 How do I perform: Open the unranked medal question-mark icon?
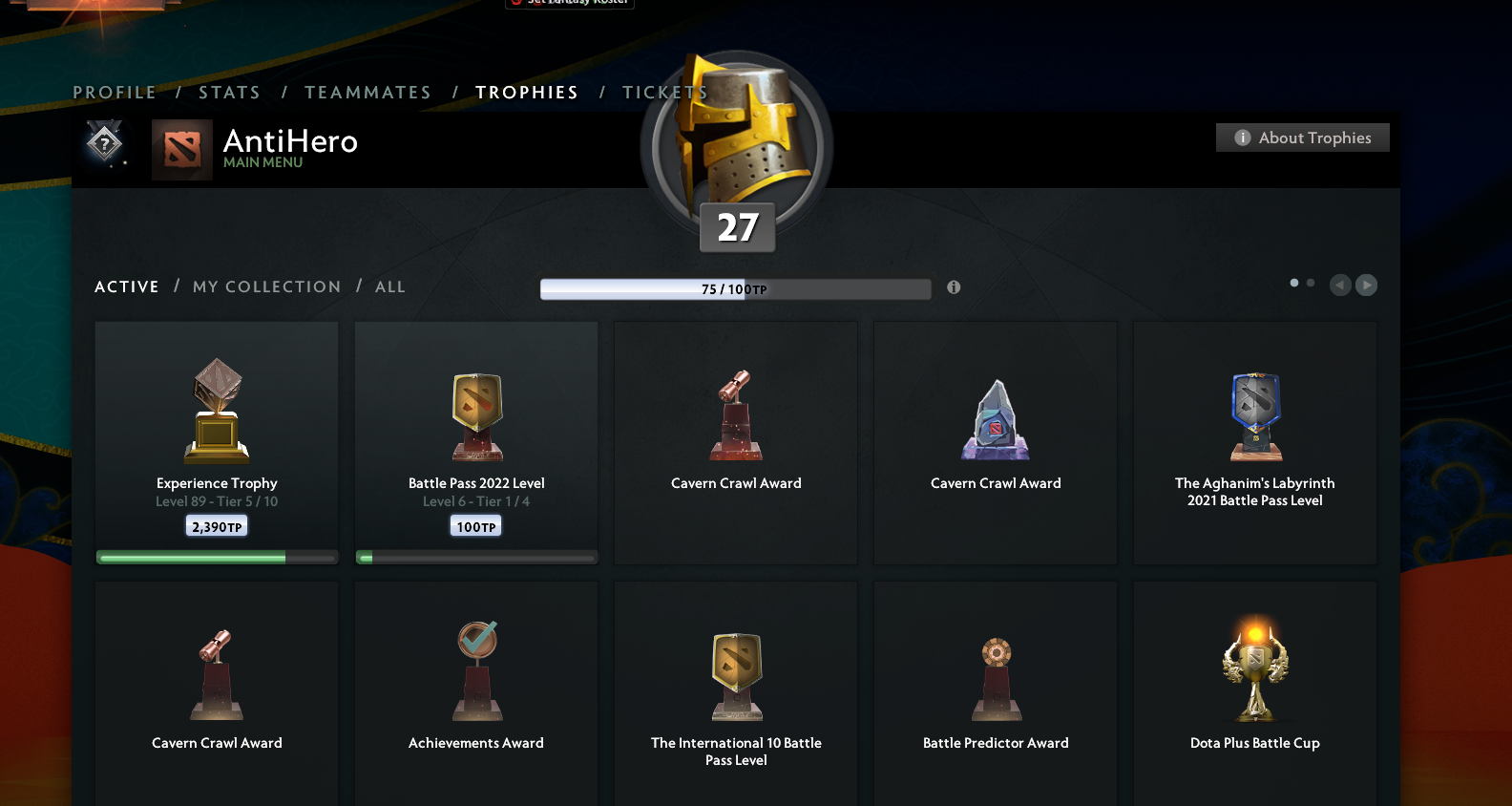[105, 143]
